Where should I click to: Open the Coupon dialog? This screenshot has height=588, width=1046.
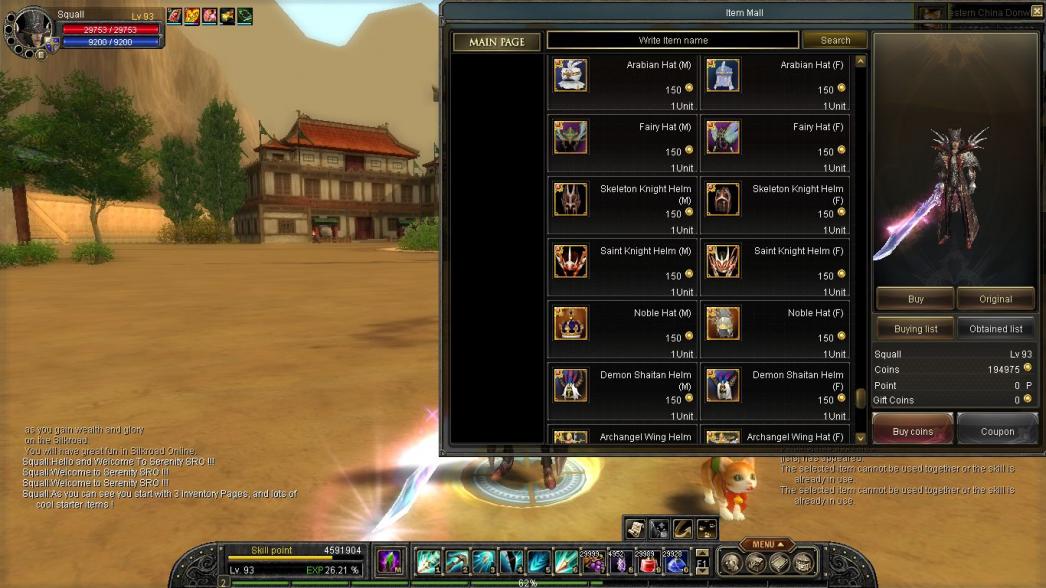coord(997,431)
